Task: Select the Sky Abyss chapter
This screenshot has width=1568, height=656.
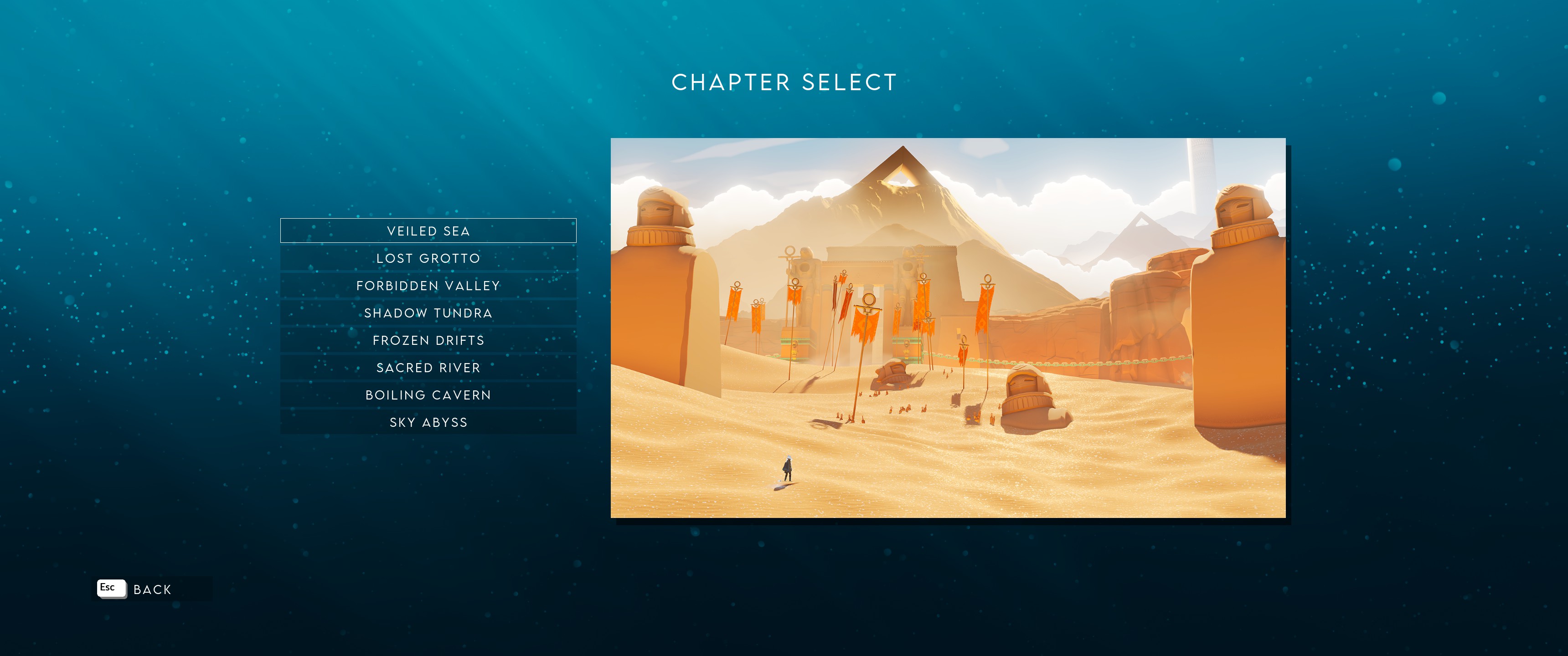Action: coord(428,422)
